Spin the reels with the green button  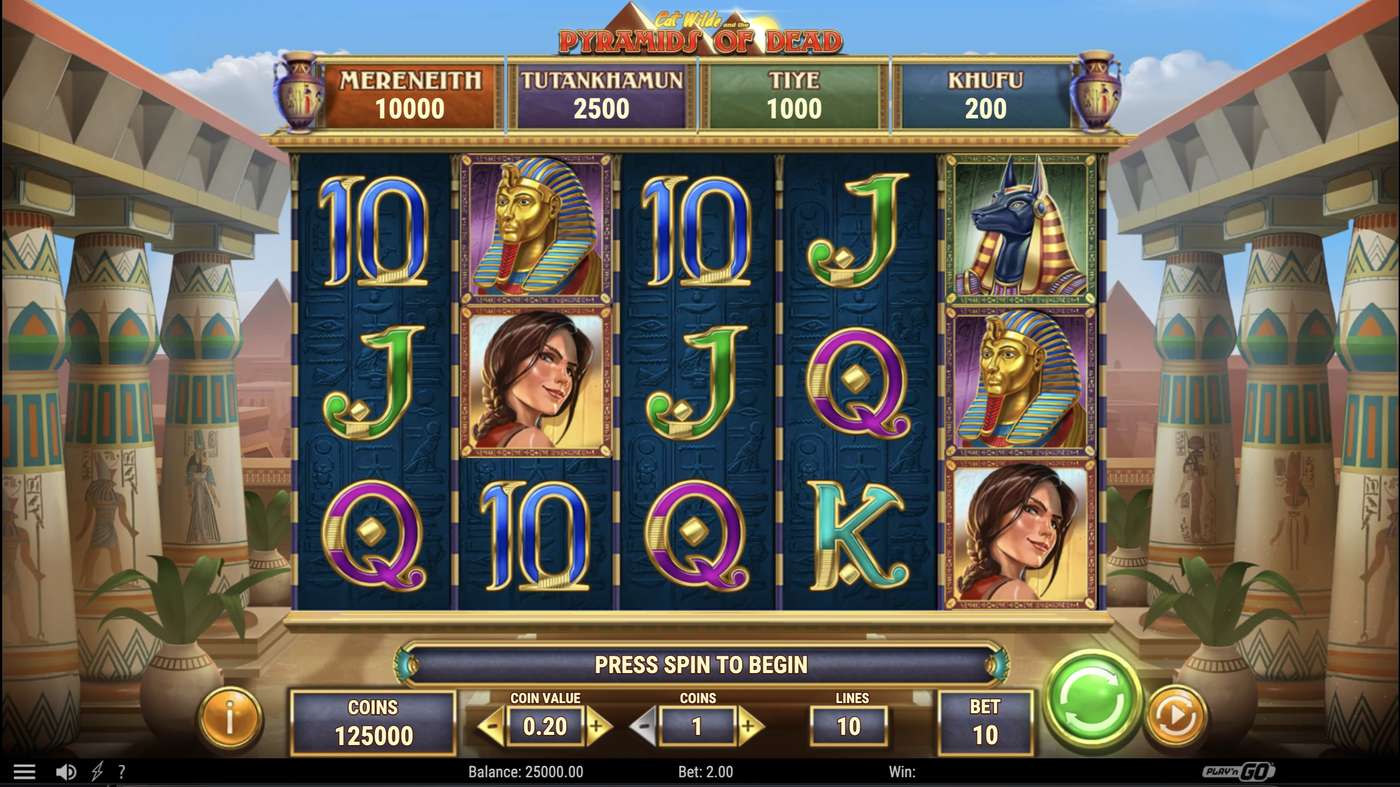click(1092, 699)
